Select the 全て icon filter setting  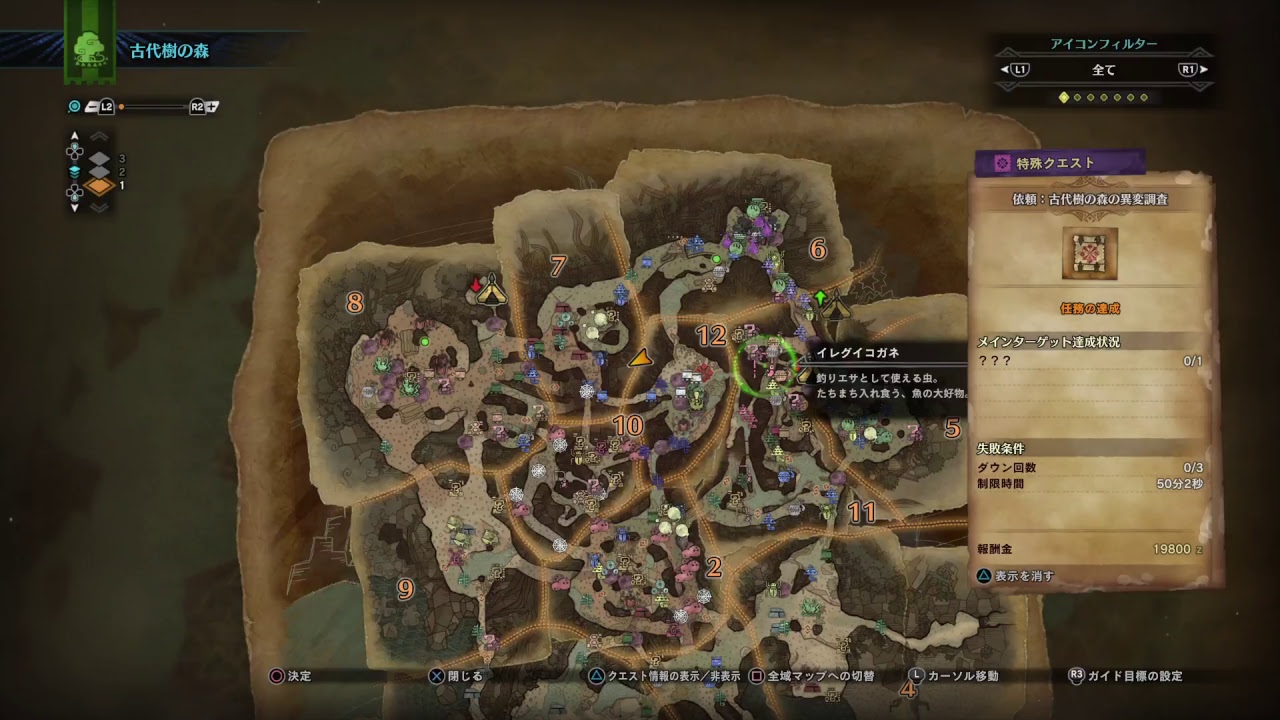pos(1104,70)
